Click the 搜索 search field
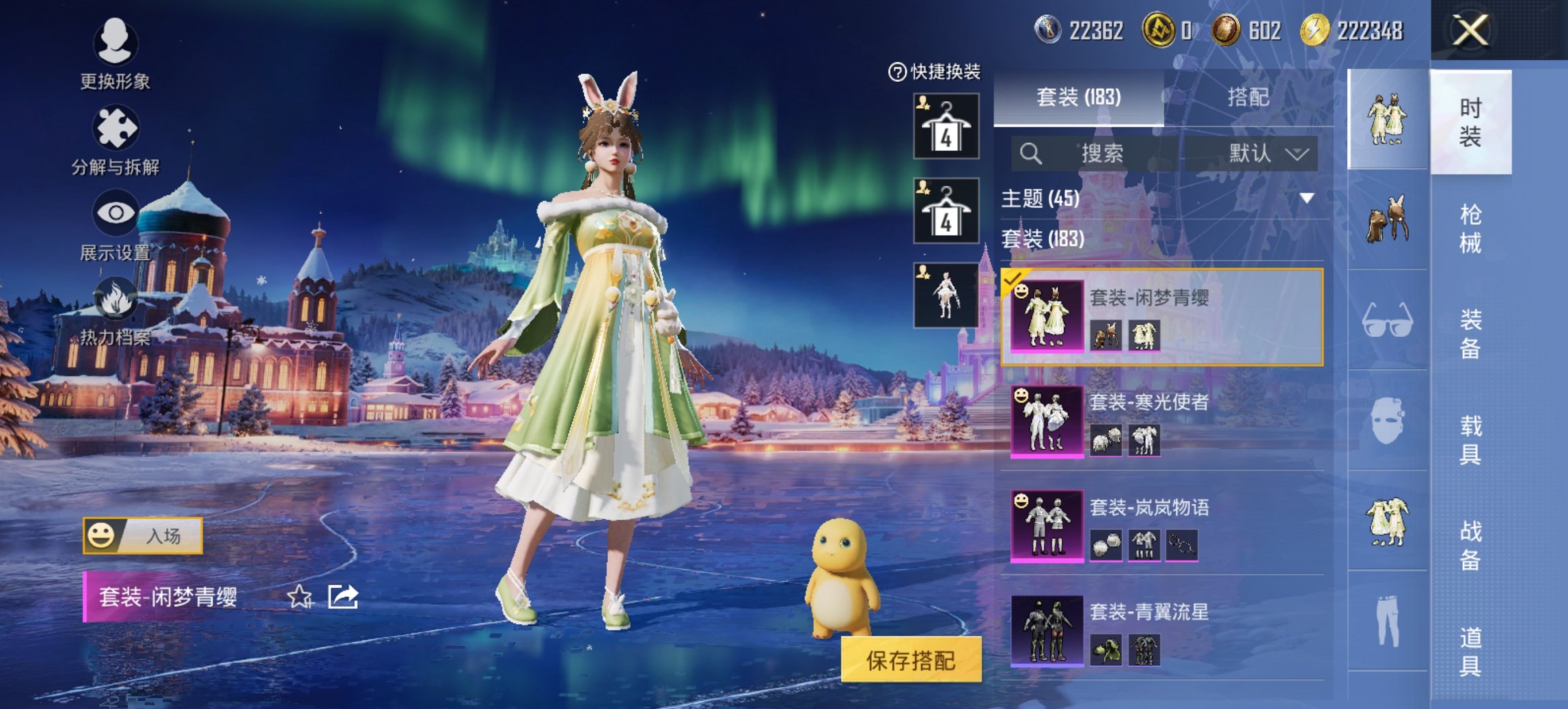Viewport: 1568px width, 709px height. pos(1100,153)
